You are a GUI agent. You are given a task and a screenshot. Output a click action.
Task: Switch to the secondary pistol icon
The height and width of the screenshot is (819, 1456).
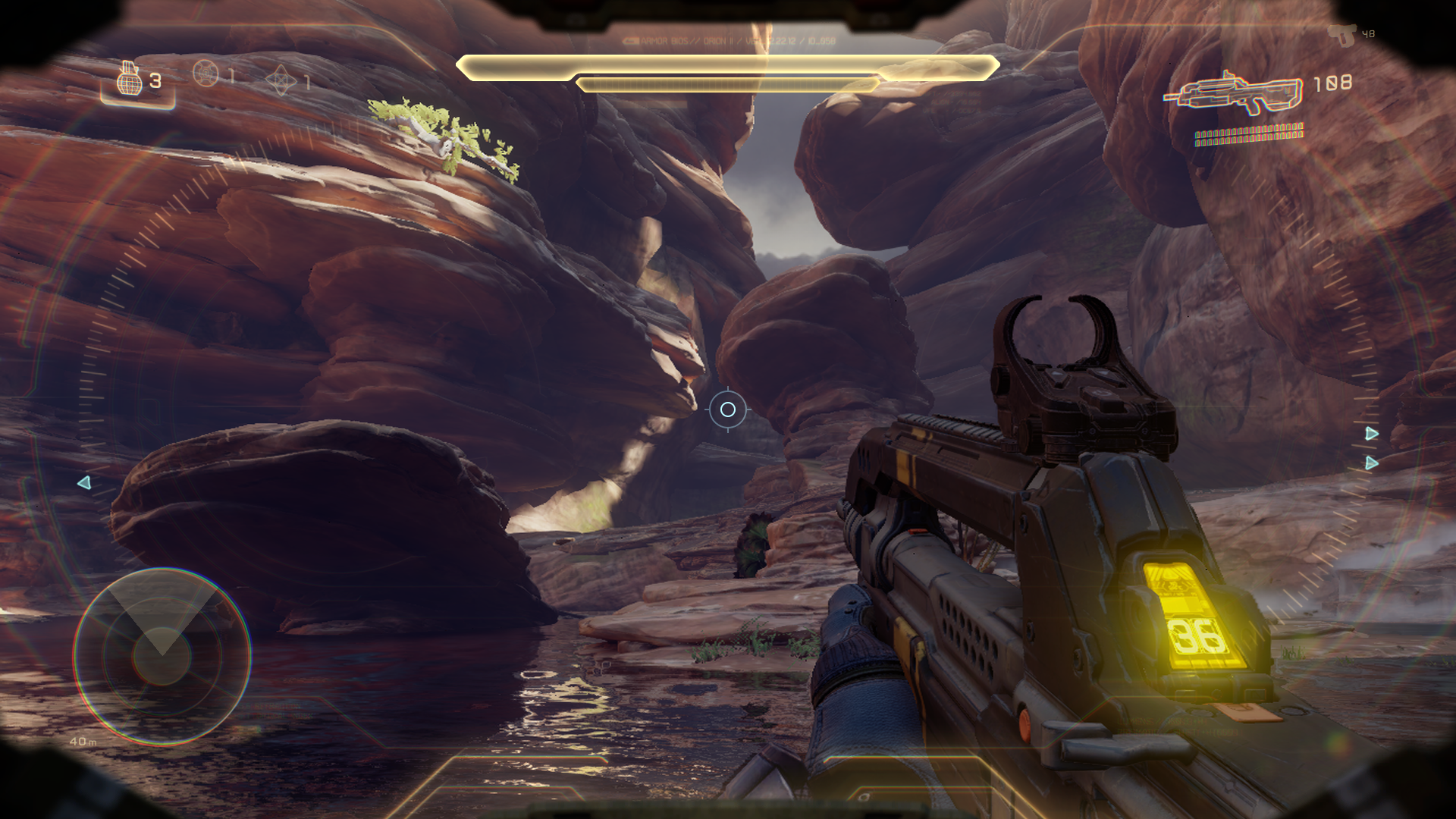[x=1342, y=35]
